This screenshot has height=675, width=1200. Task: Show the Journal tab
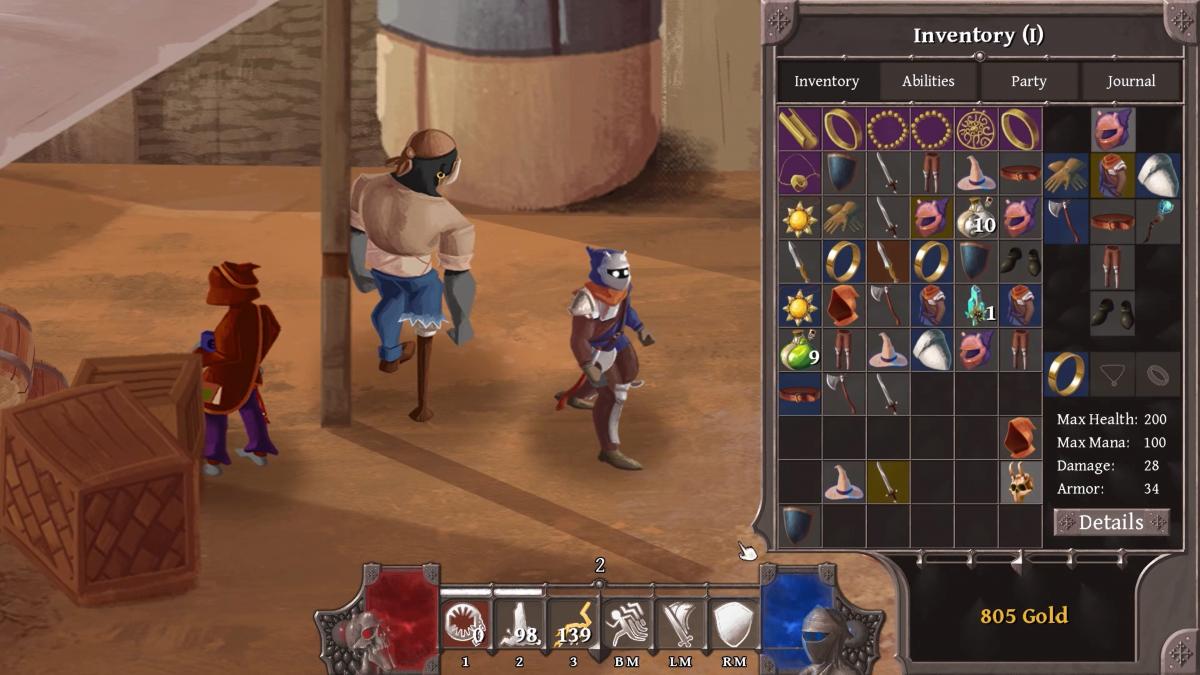click(1131, 82)
